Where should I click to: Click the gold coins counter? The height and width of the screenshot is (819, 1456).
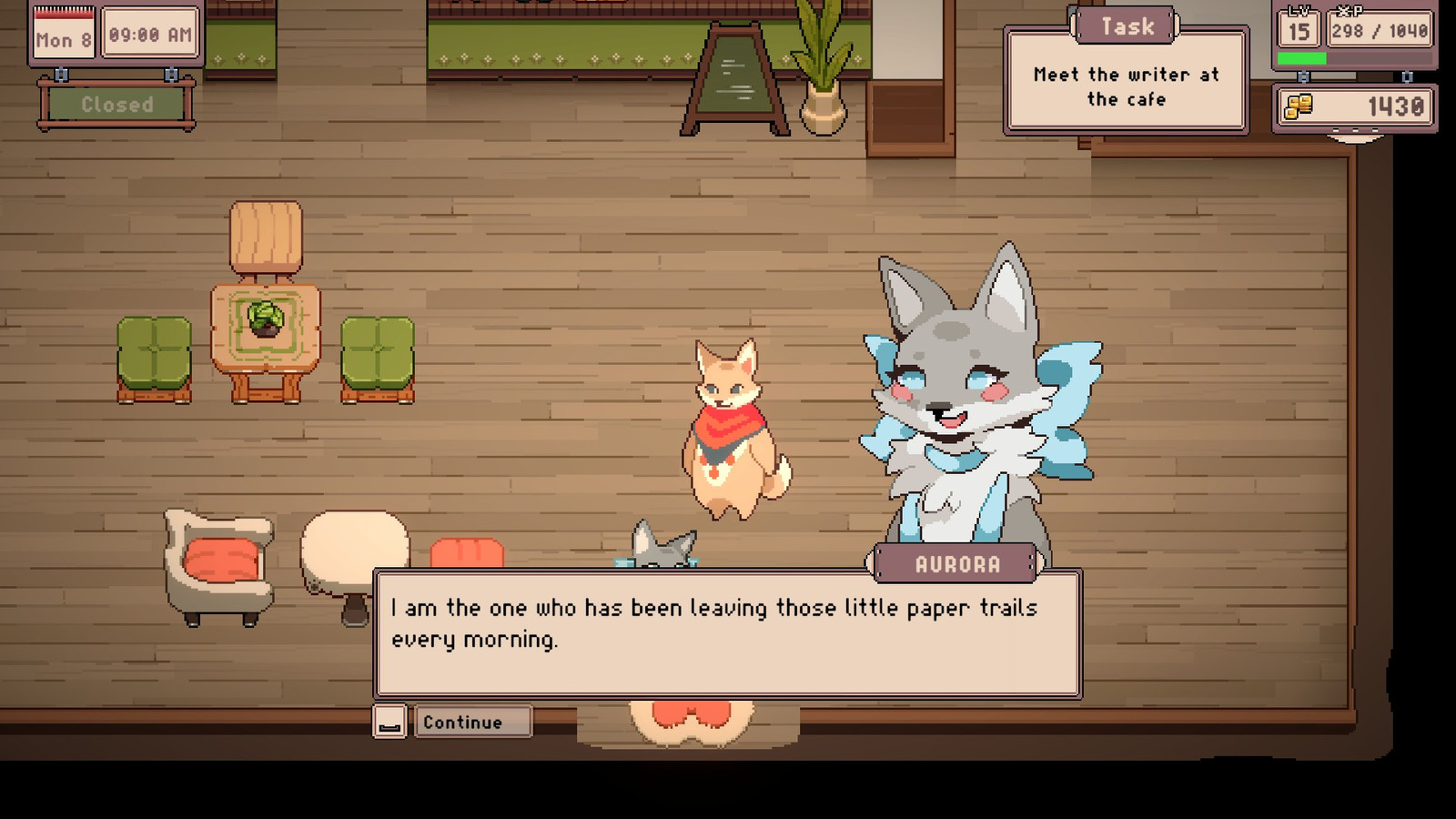1355,107
